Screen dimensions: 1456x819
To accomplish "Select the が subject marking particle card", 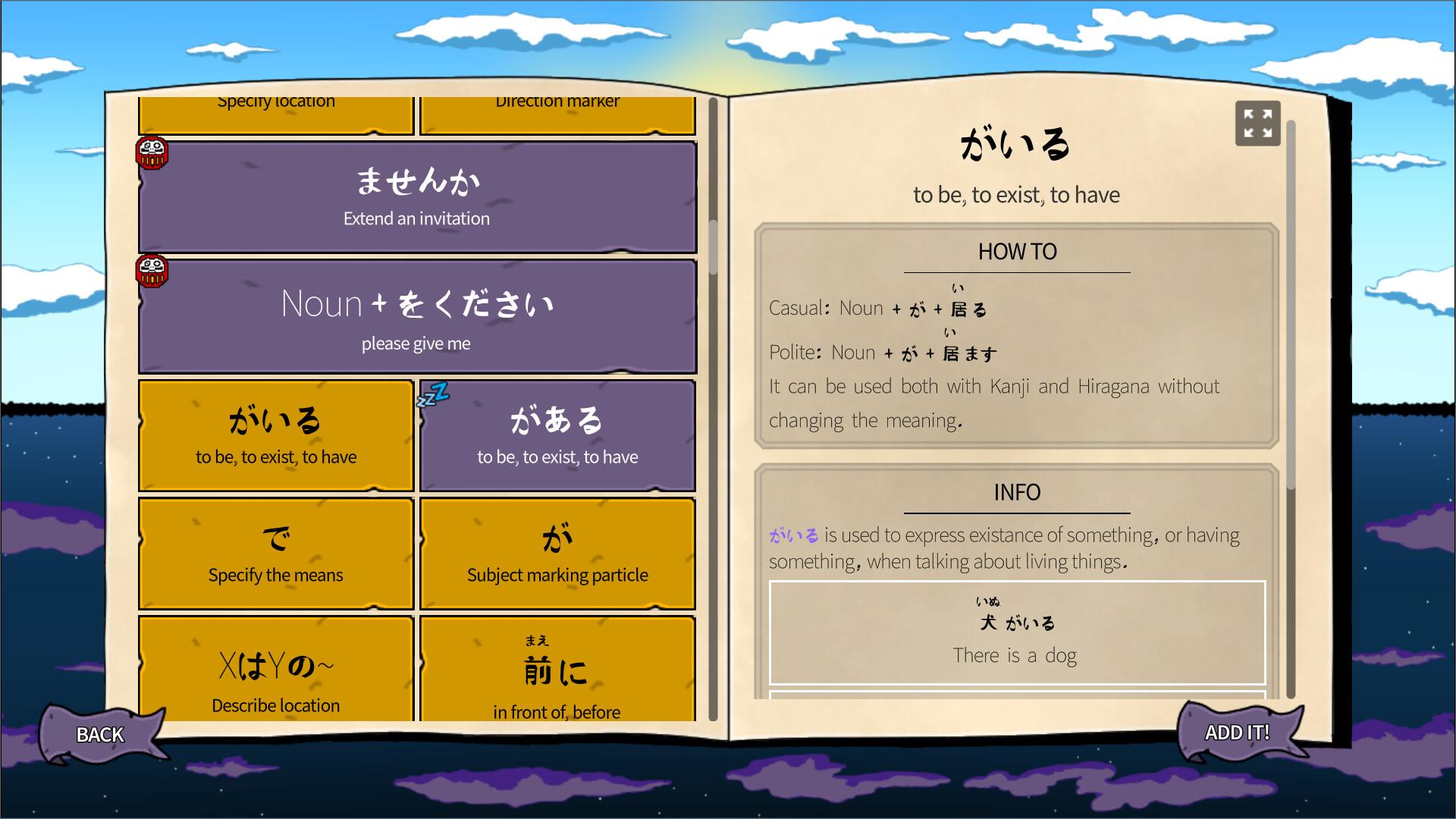I will [557, 554].
